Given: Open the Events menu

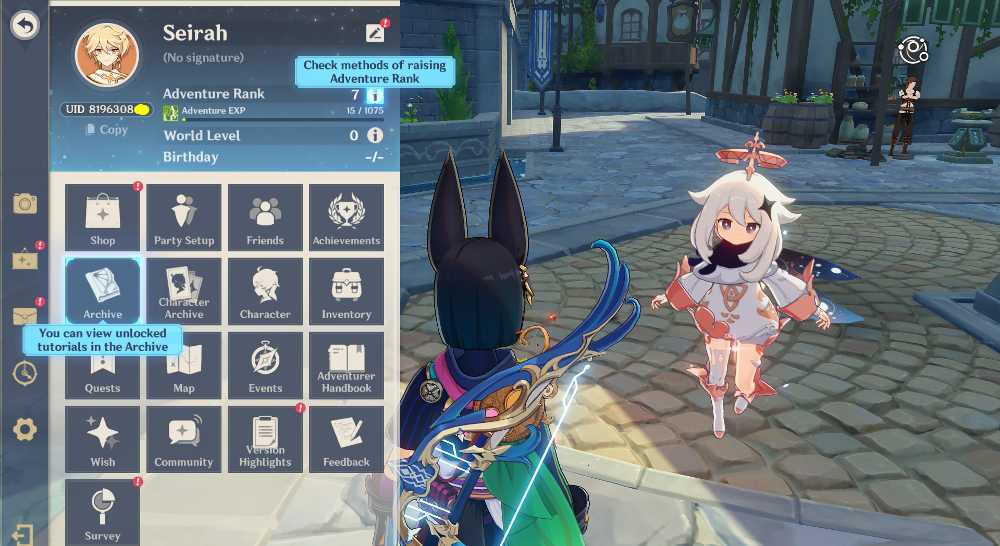Looking at the screenshot, I should [x=265, y=365].
